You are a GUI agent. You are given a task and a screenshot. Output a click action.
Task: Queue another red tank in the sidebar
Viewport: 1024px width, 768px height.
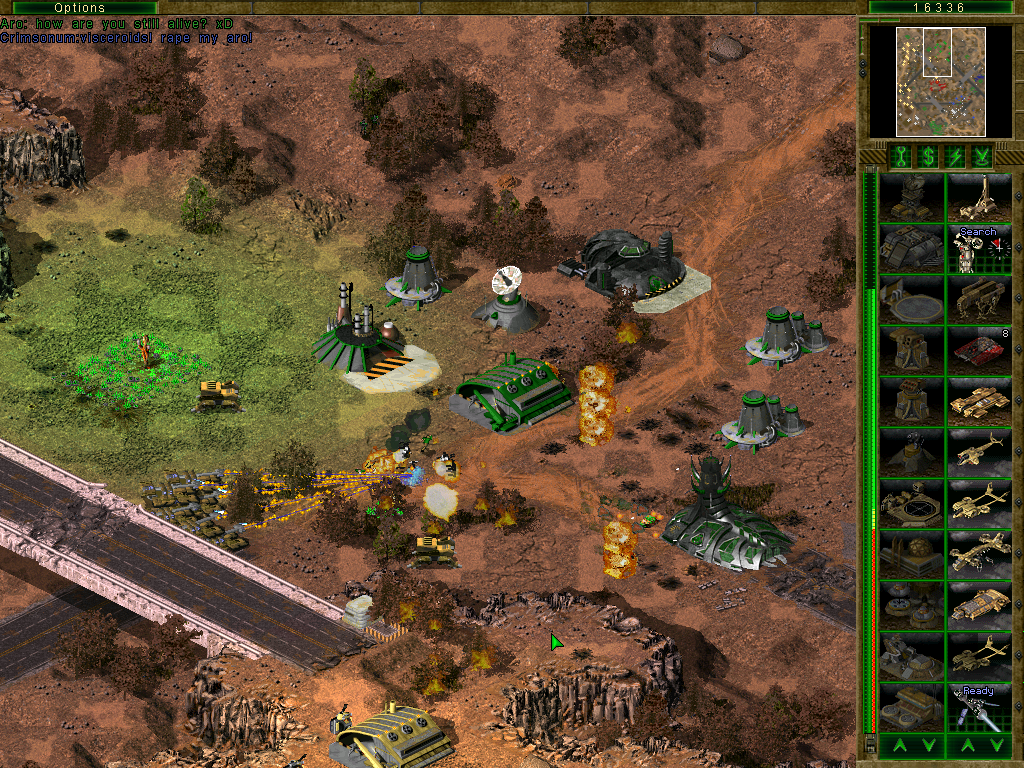pos(979,350)
